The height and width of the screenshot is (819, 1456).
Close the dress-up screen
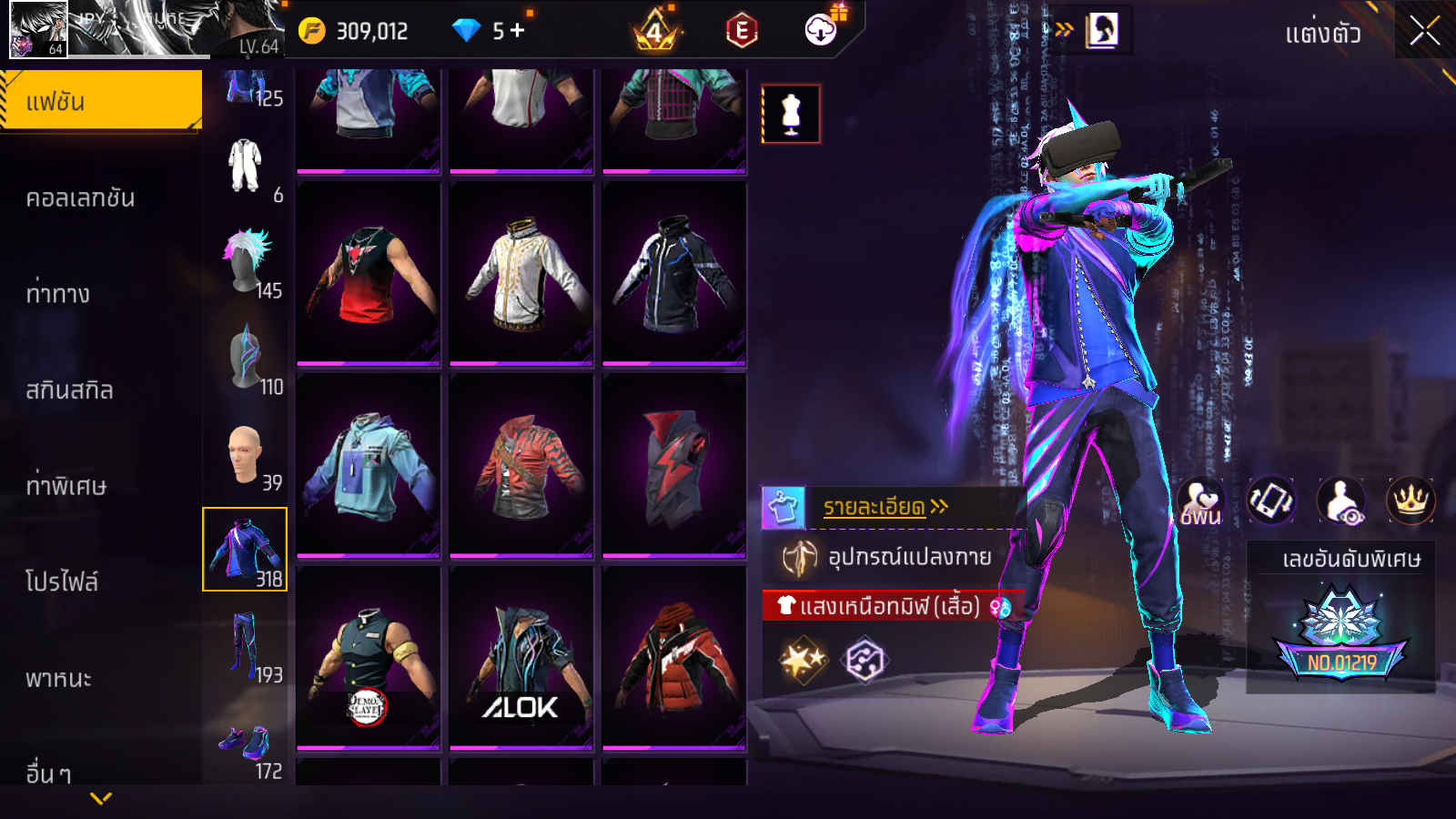1424,32
